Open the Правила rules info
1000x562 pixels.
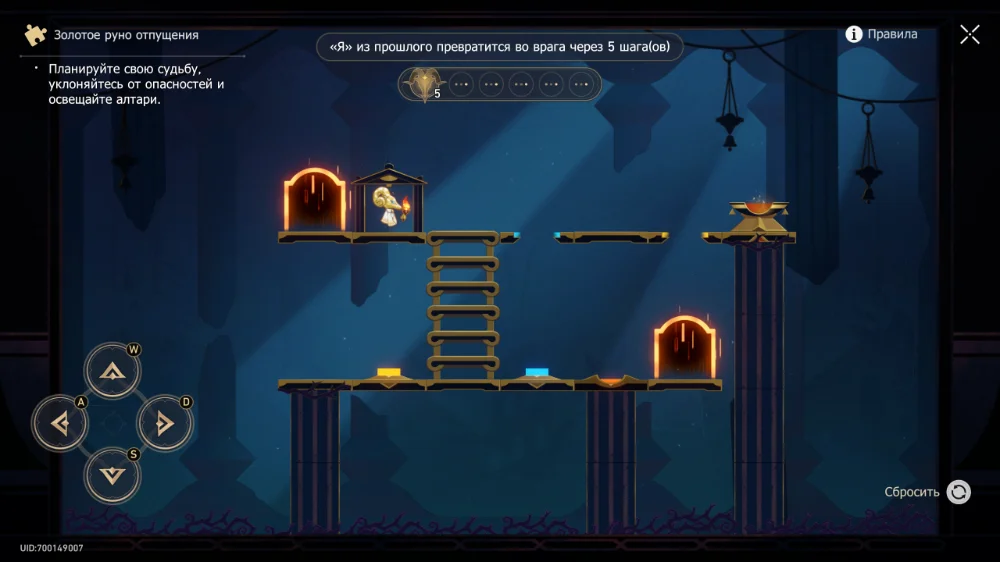pos(881,34)
